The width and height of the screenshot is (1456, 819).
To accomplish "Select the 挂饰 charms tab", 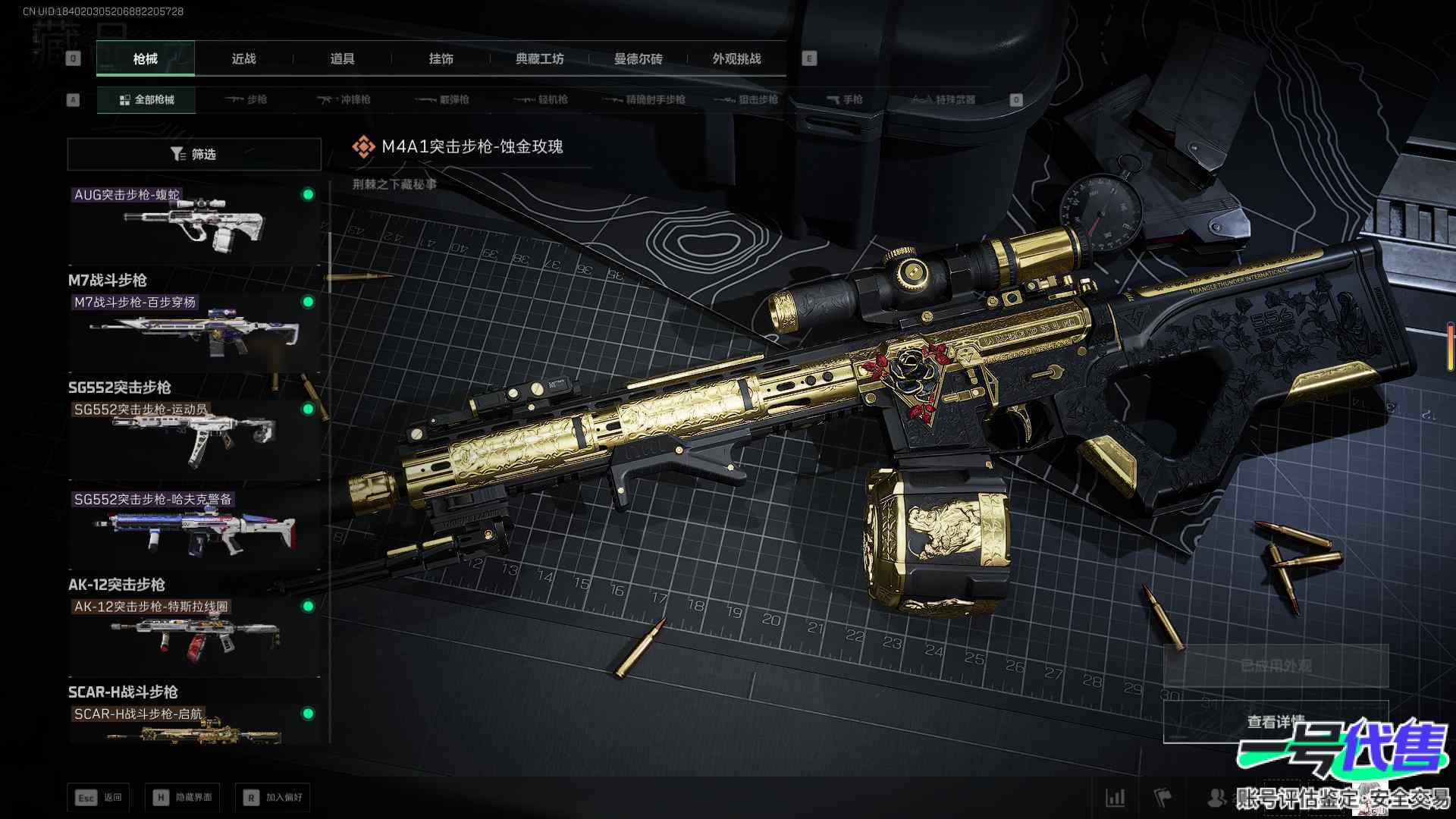I will pos(441,58).
